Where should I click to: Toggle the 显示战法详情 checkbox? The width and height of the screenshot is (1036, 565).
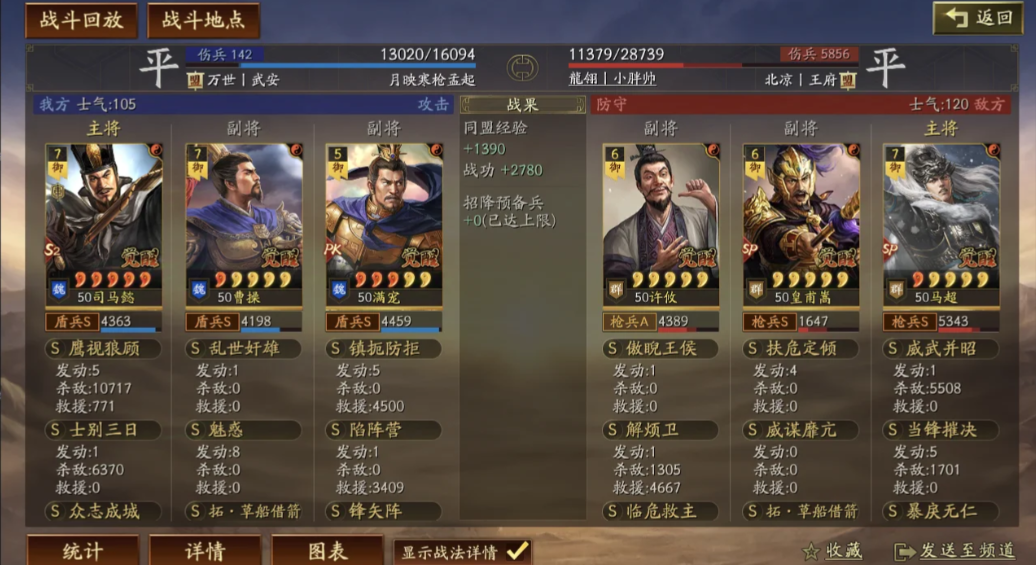pos(516,551)
